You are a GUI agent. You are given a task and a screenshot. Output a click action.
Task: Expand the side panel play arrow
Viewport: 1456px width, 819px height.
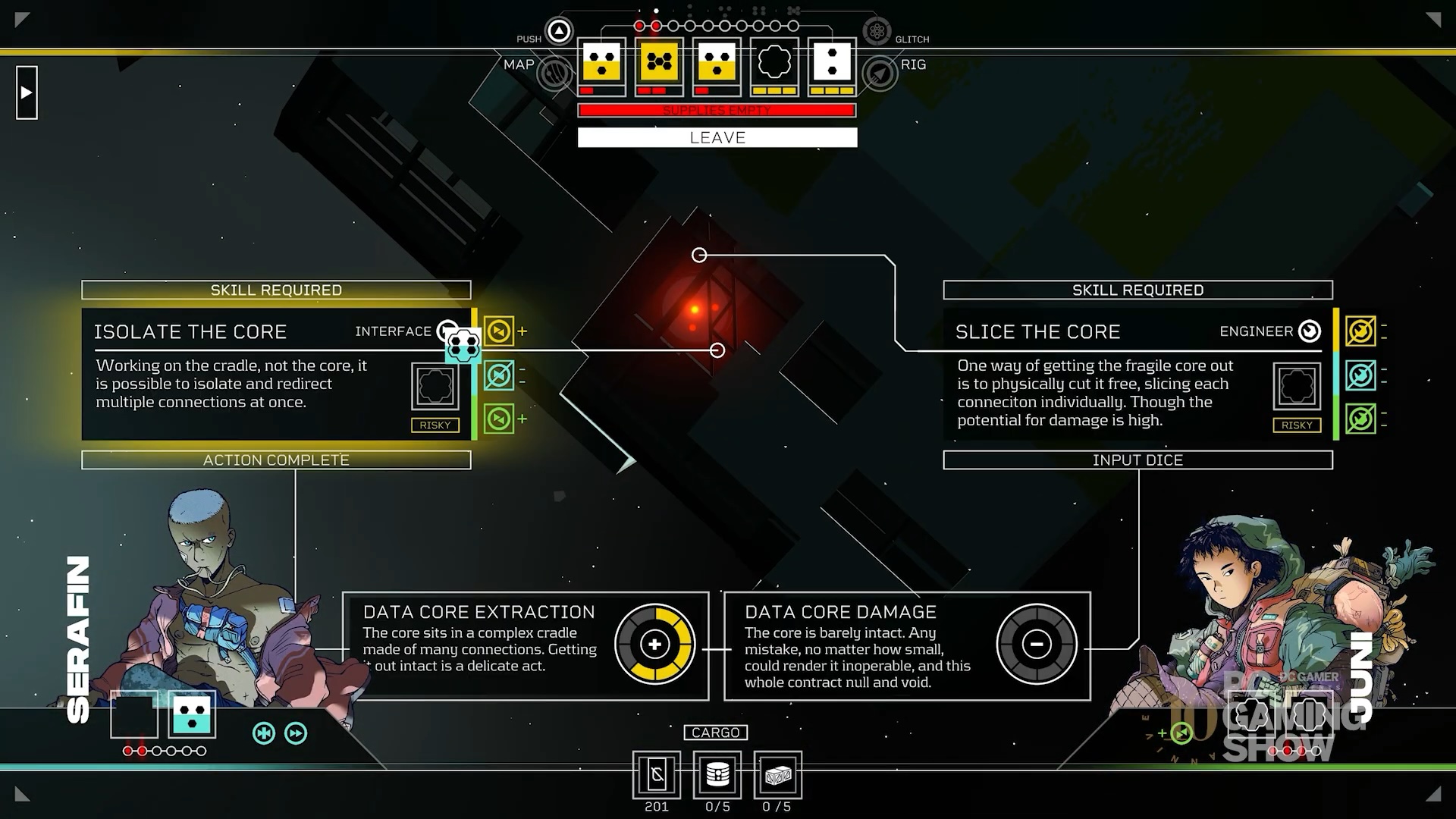(27, 93)
